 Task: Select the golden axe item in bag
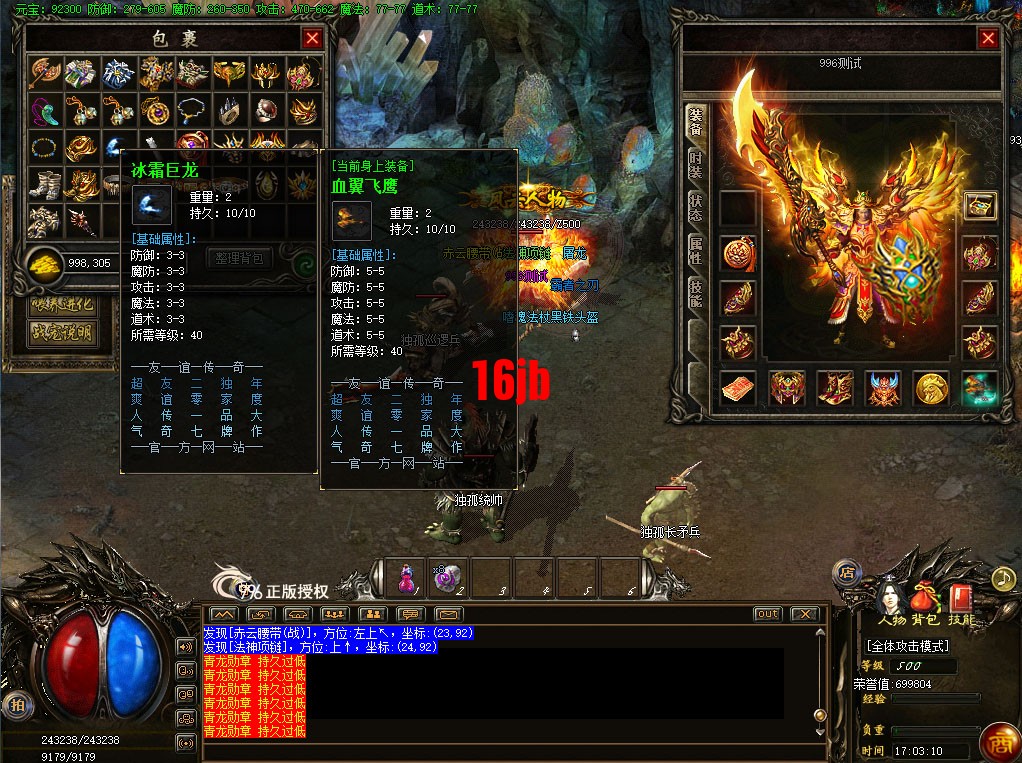[x=45, y=73]
